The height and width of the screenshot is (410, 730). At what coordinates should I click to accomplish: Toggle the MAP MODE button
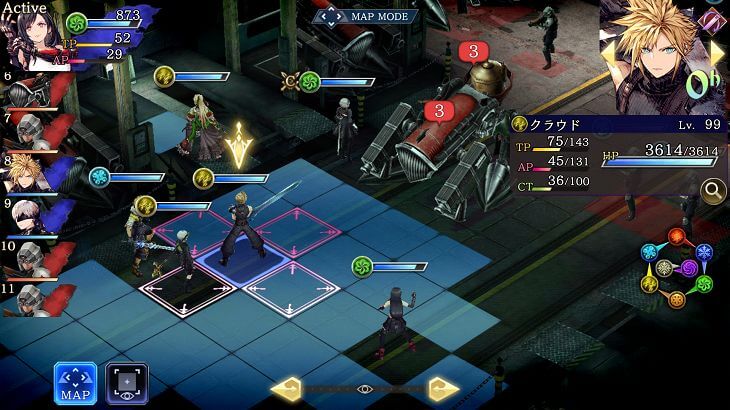pos(365,16)
